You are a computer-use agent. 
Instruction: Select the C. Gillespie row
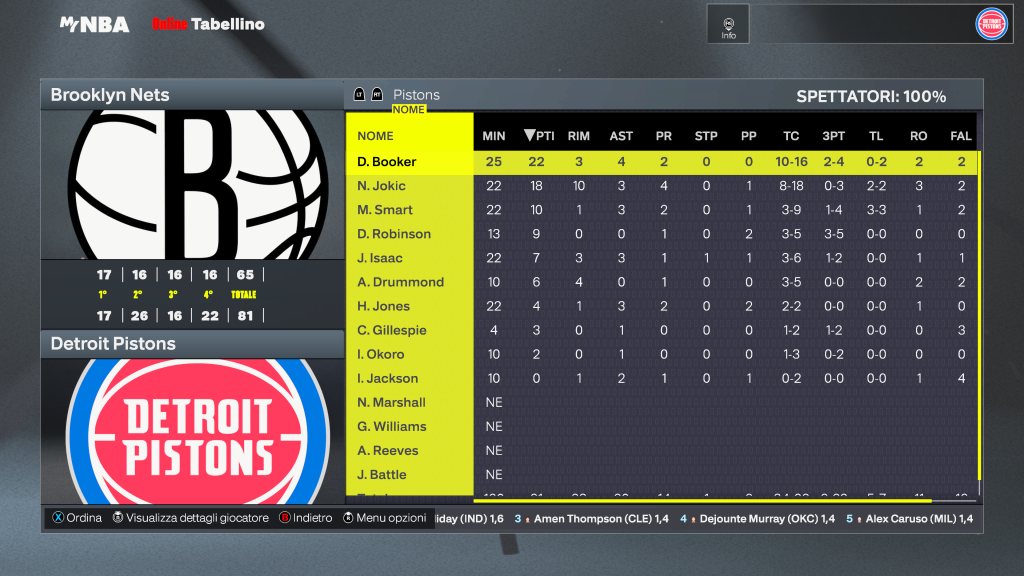(x=391, y=330)
